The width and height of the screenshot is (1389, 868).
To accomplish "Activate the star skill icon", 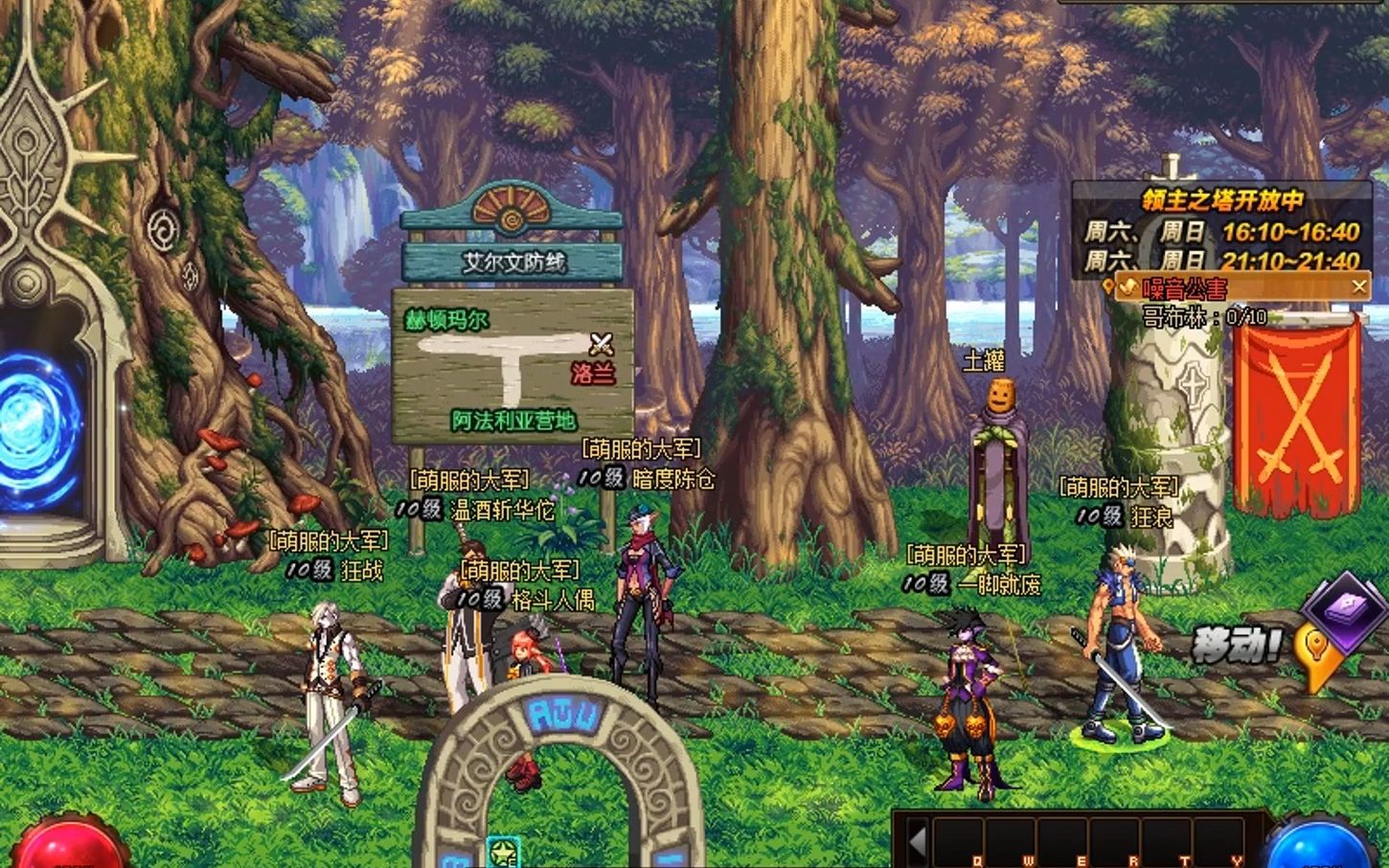I will (x=502, y=852).
